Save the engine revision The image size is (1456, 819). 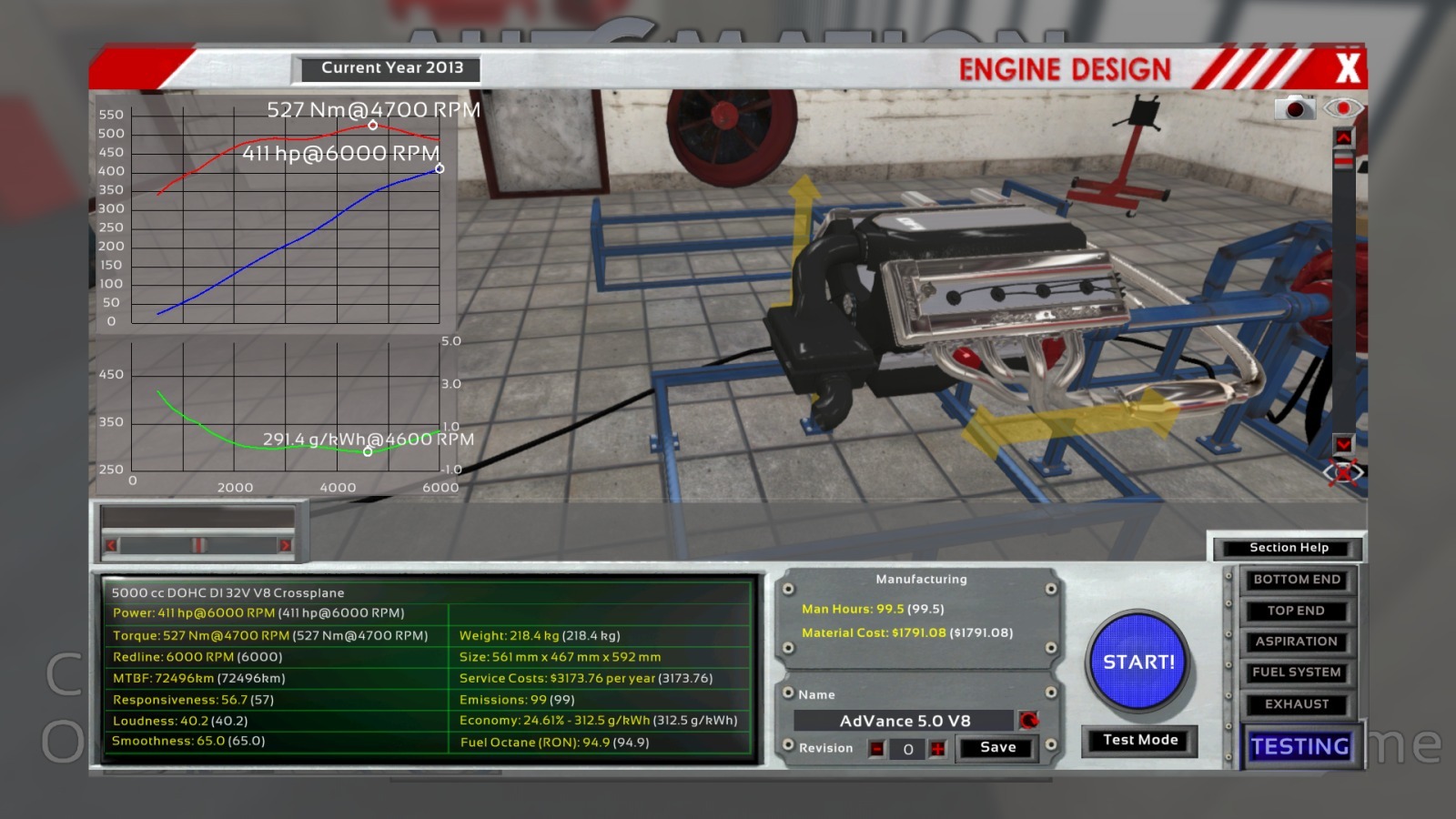pos(997,748)
